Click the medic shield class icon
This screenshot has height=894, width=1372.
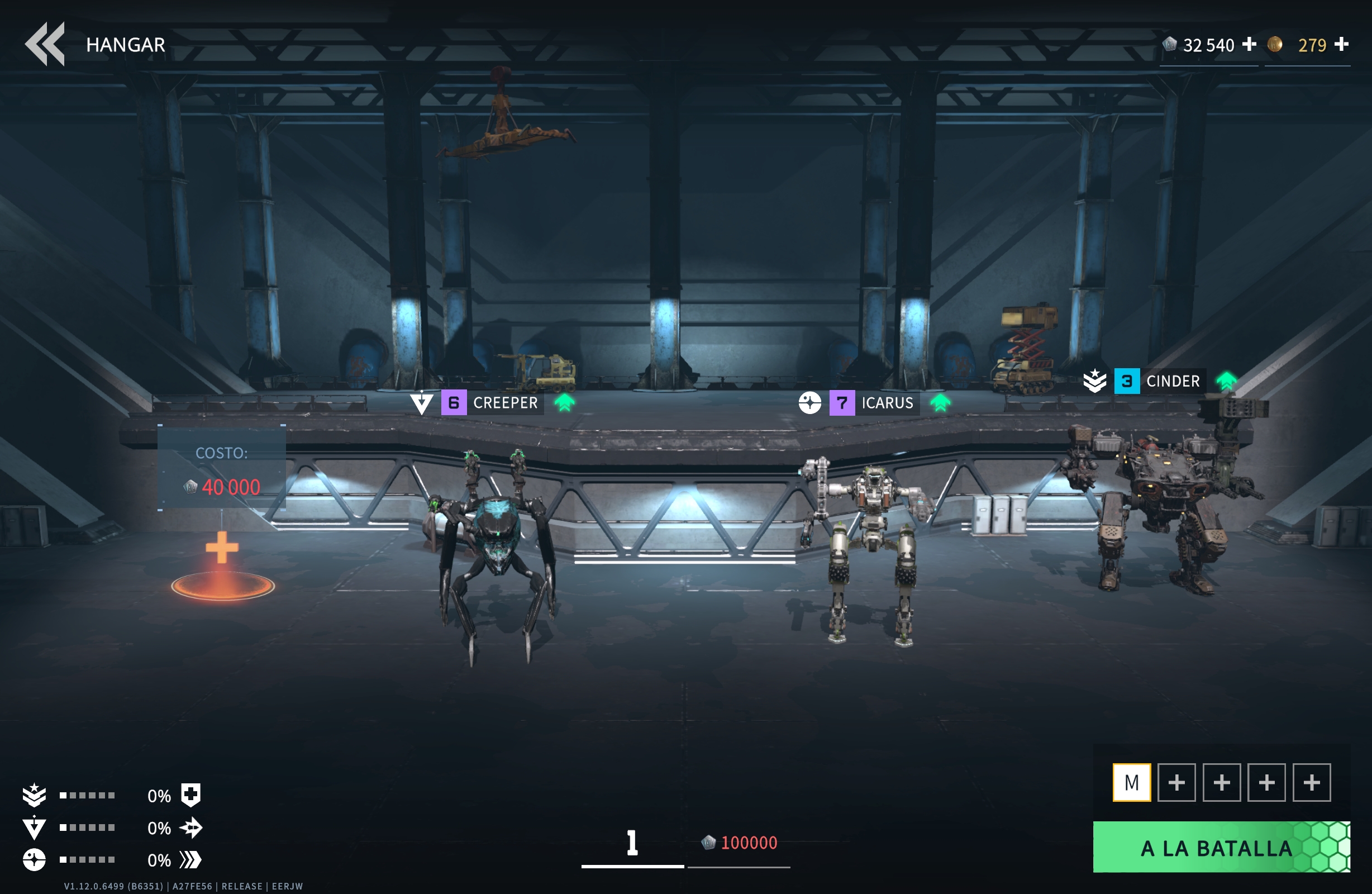click(x=192, y=795)
